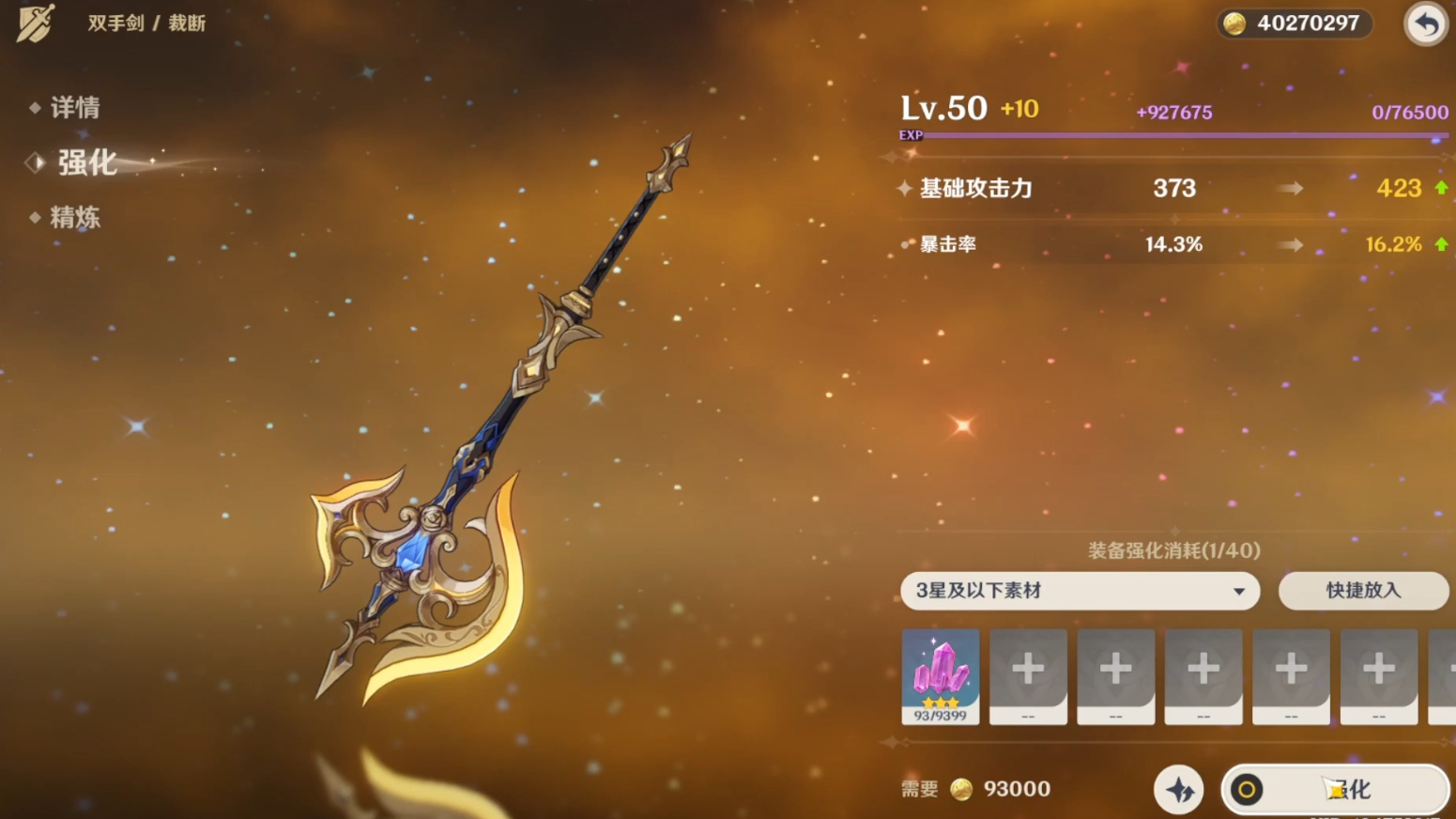Click the 快捷放入 quick-add button
Screen dimensions: 1456x819
click(1362, 591)
